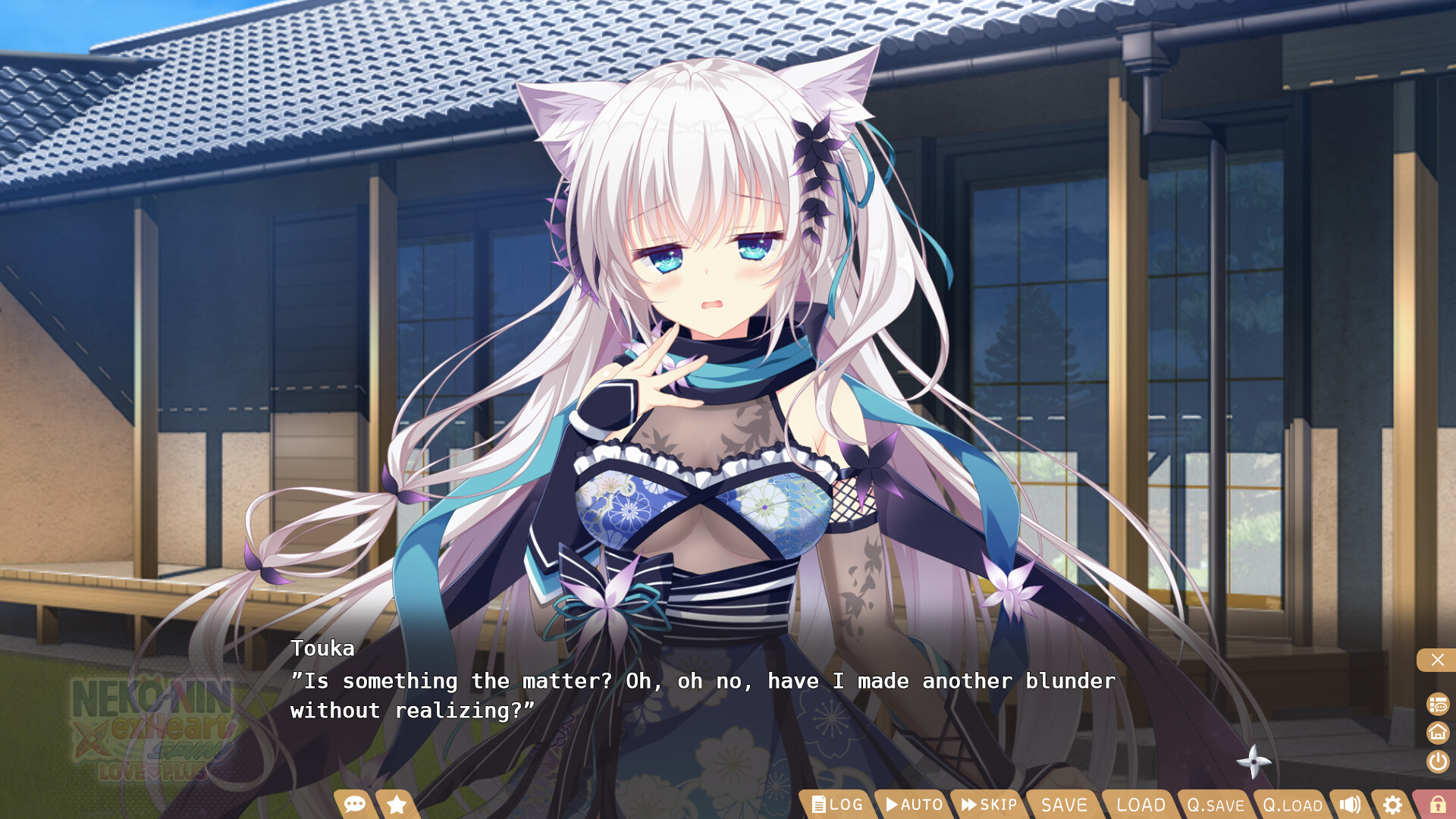Perform a Q.LOAD quick load

point(1291,805)
